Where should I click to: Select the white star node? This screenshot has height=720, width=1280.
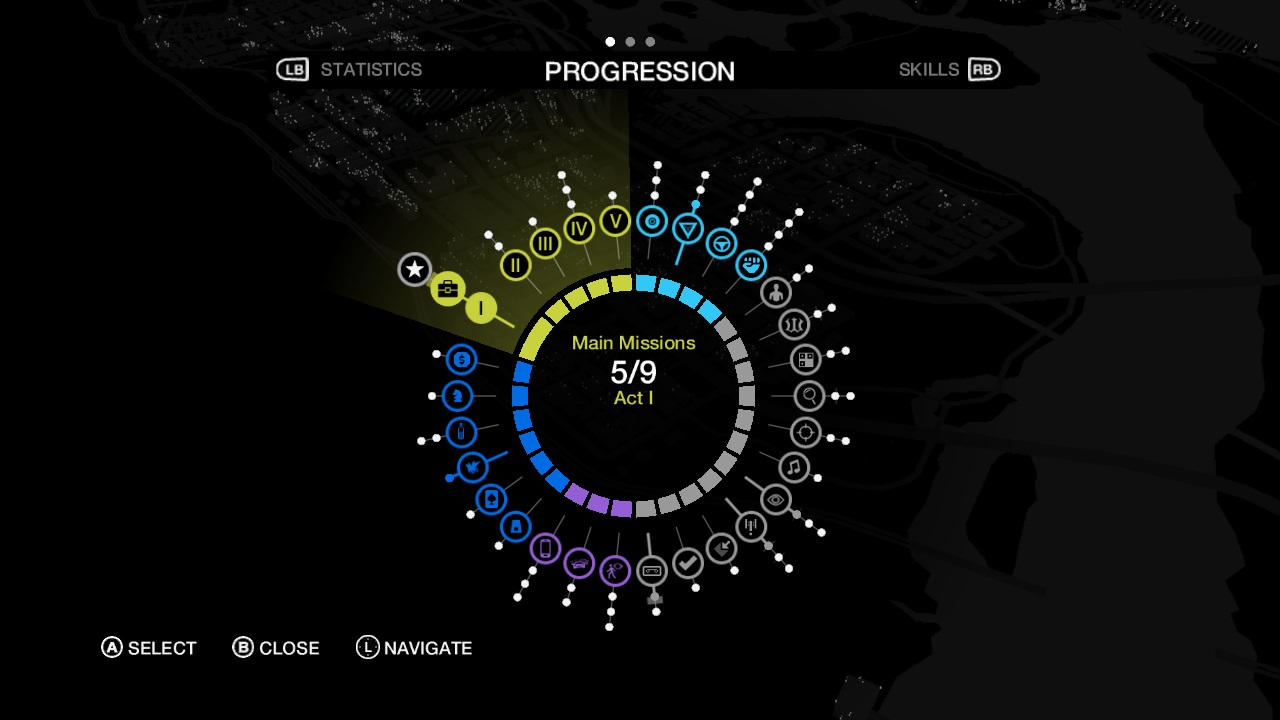(414, 269)
